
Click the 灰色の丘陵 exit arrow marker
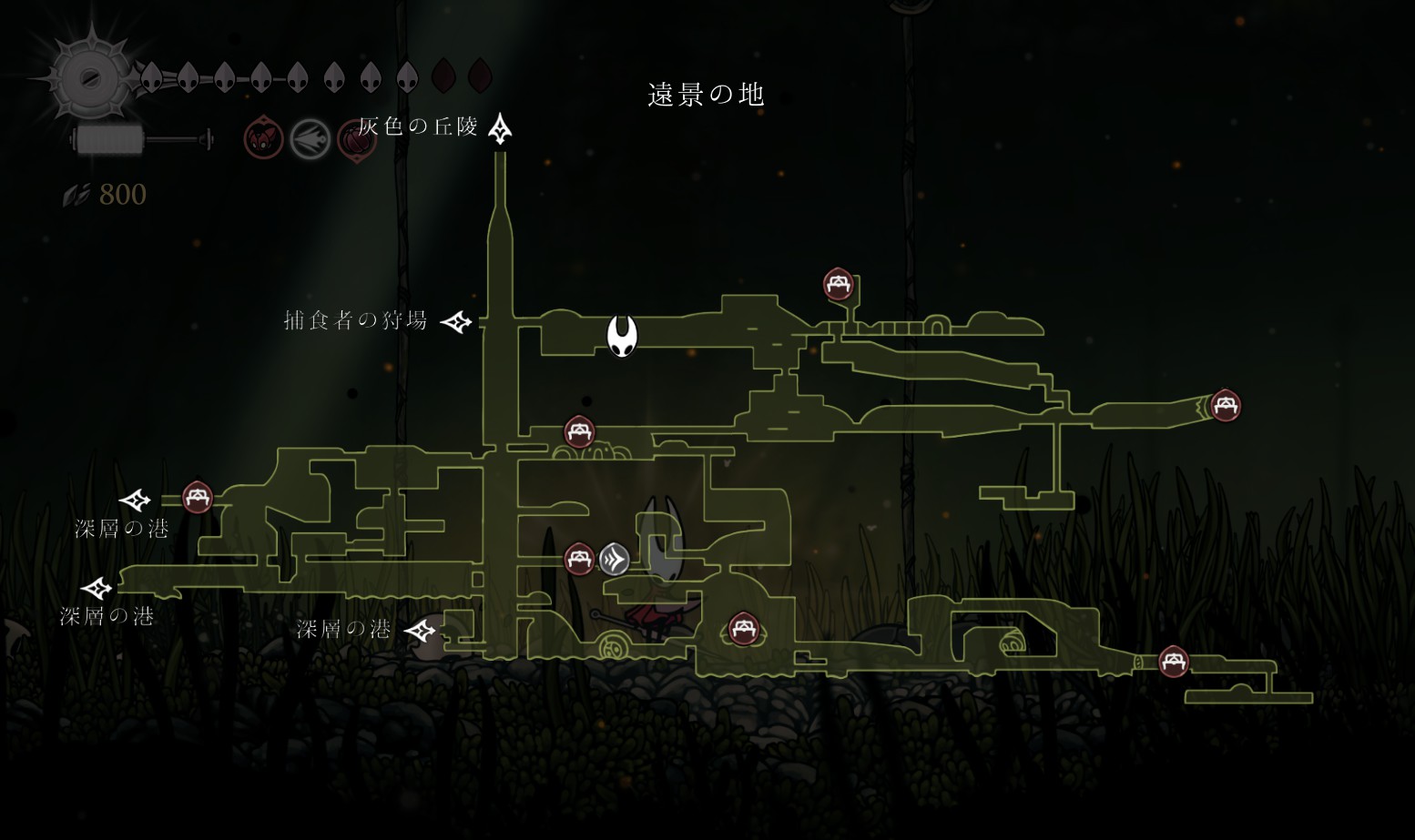[500, 129]
